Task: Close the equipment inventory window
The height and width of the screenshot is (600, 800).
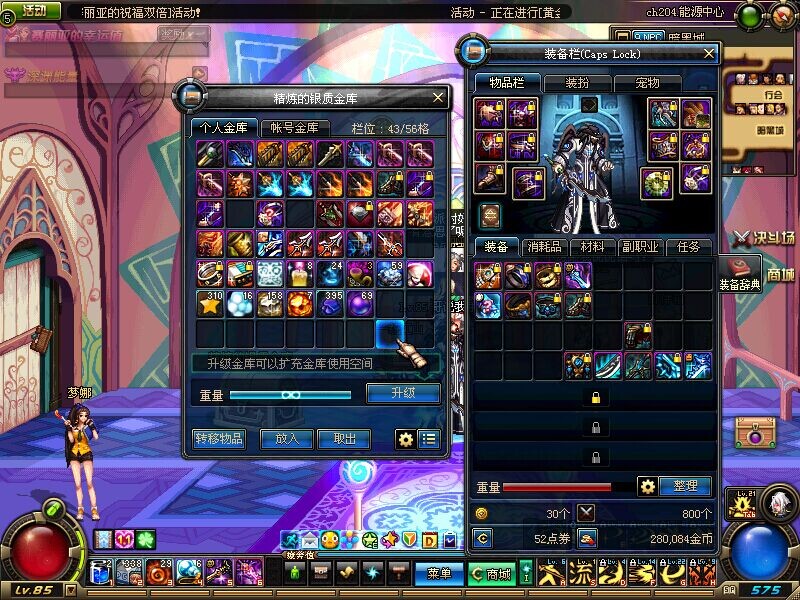Action: [x=709, y=54]
